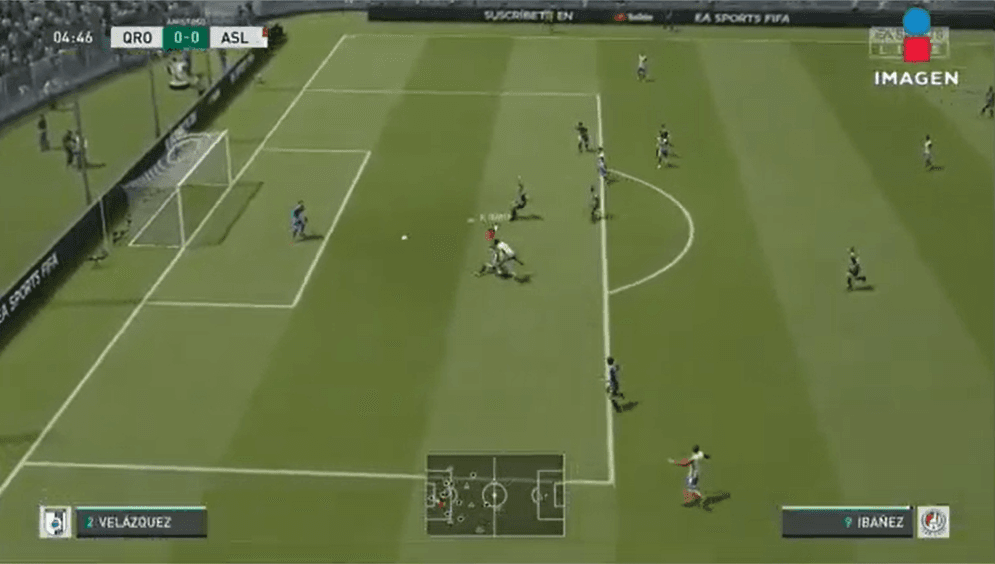The image size is (995, 564).
Task: Click the team crest beside Velázquez
Action: click(x=55, y=522)
